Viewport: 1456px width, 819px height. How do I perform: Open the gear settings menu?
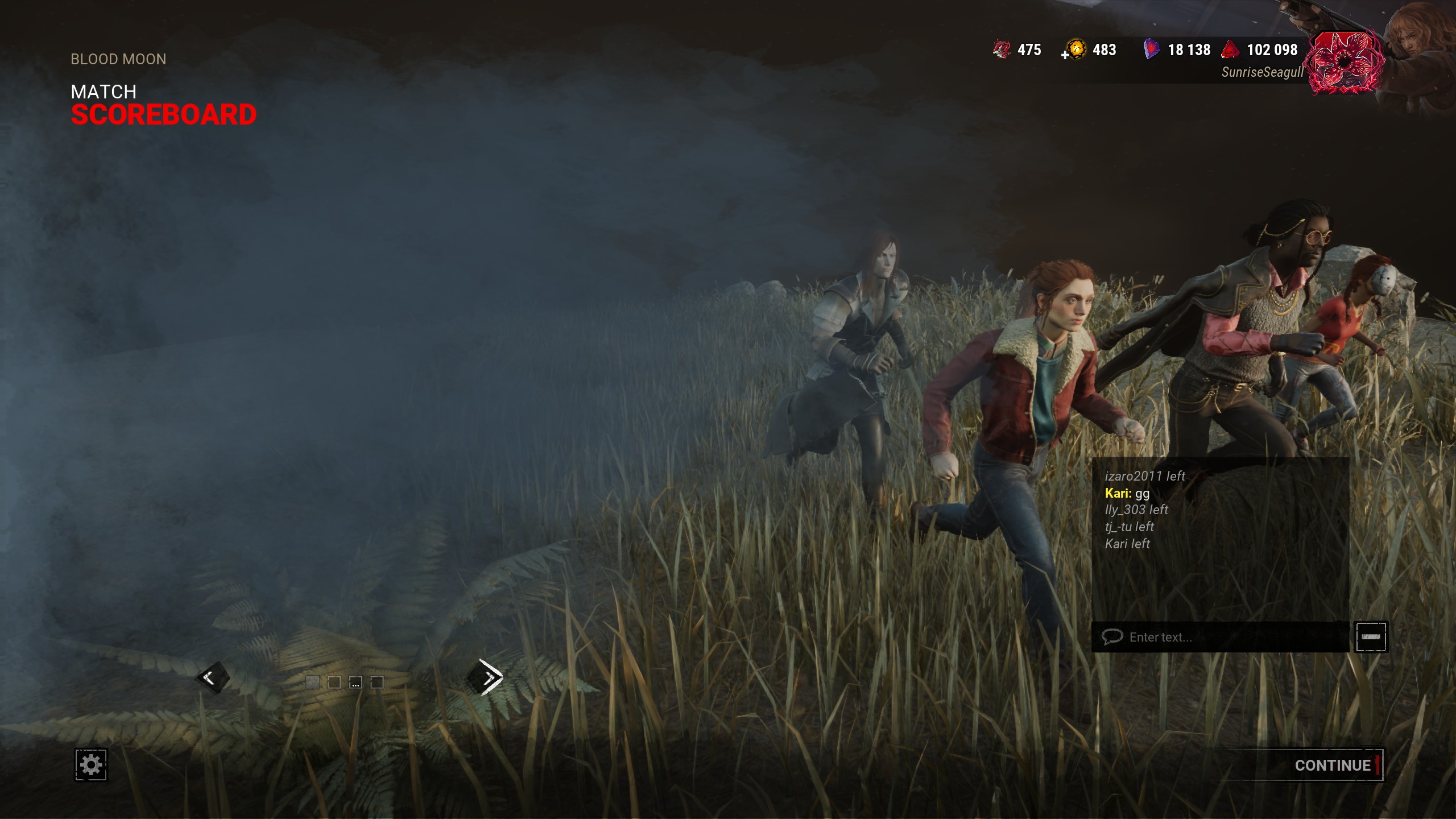click(91, 764)
